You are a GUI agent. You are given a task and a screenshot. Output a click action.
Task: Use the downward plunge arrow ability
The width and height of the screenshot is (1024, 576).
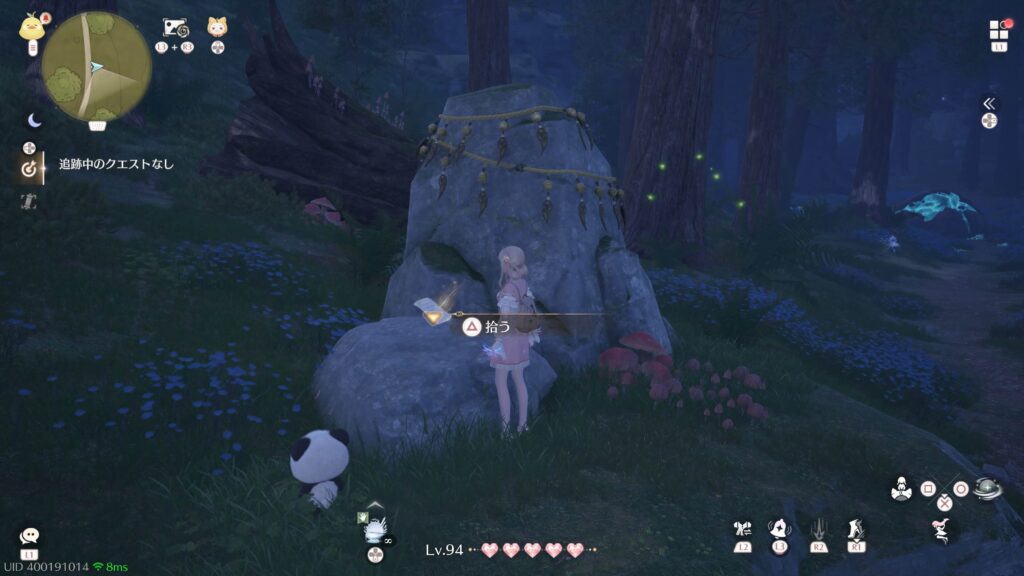(x=818, y=529)
